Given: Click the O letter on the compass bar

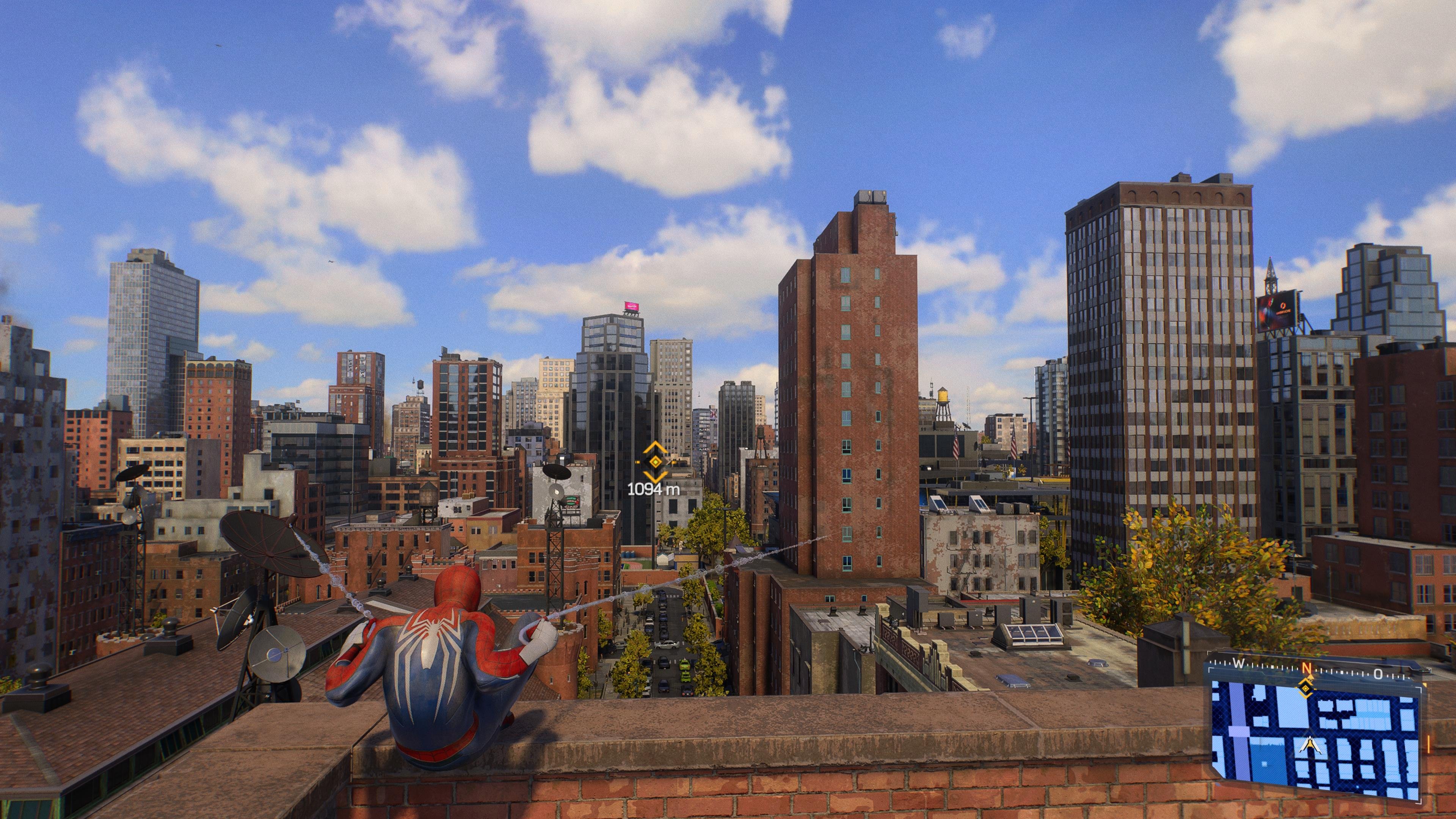Looking at the screenshot, I should [x=1379, y=674].
